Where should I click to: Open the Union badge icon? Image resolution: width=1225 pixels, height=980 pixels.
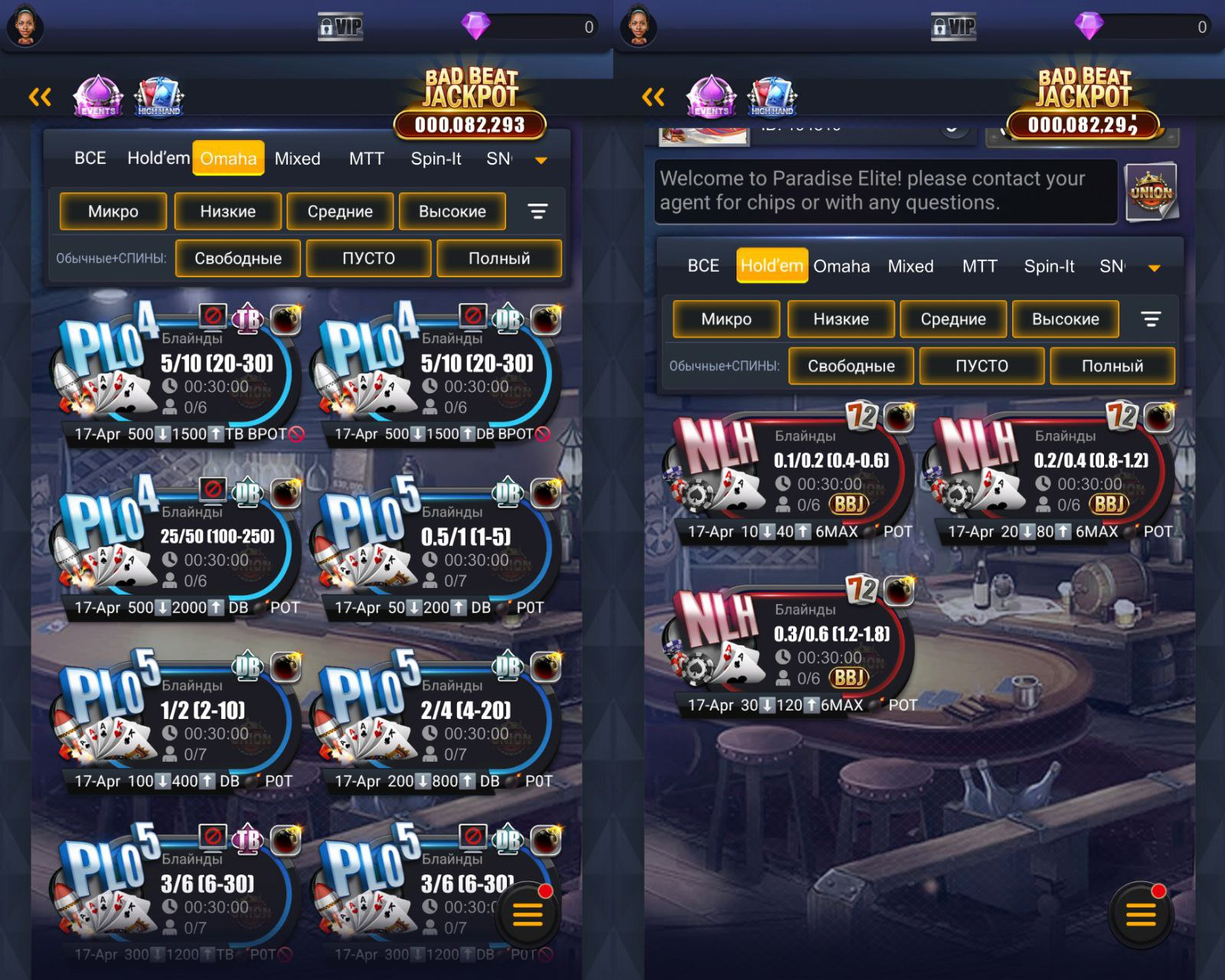tap(1151, 191)
